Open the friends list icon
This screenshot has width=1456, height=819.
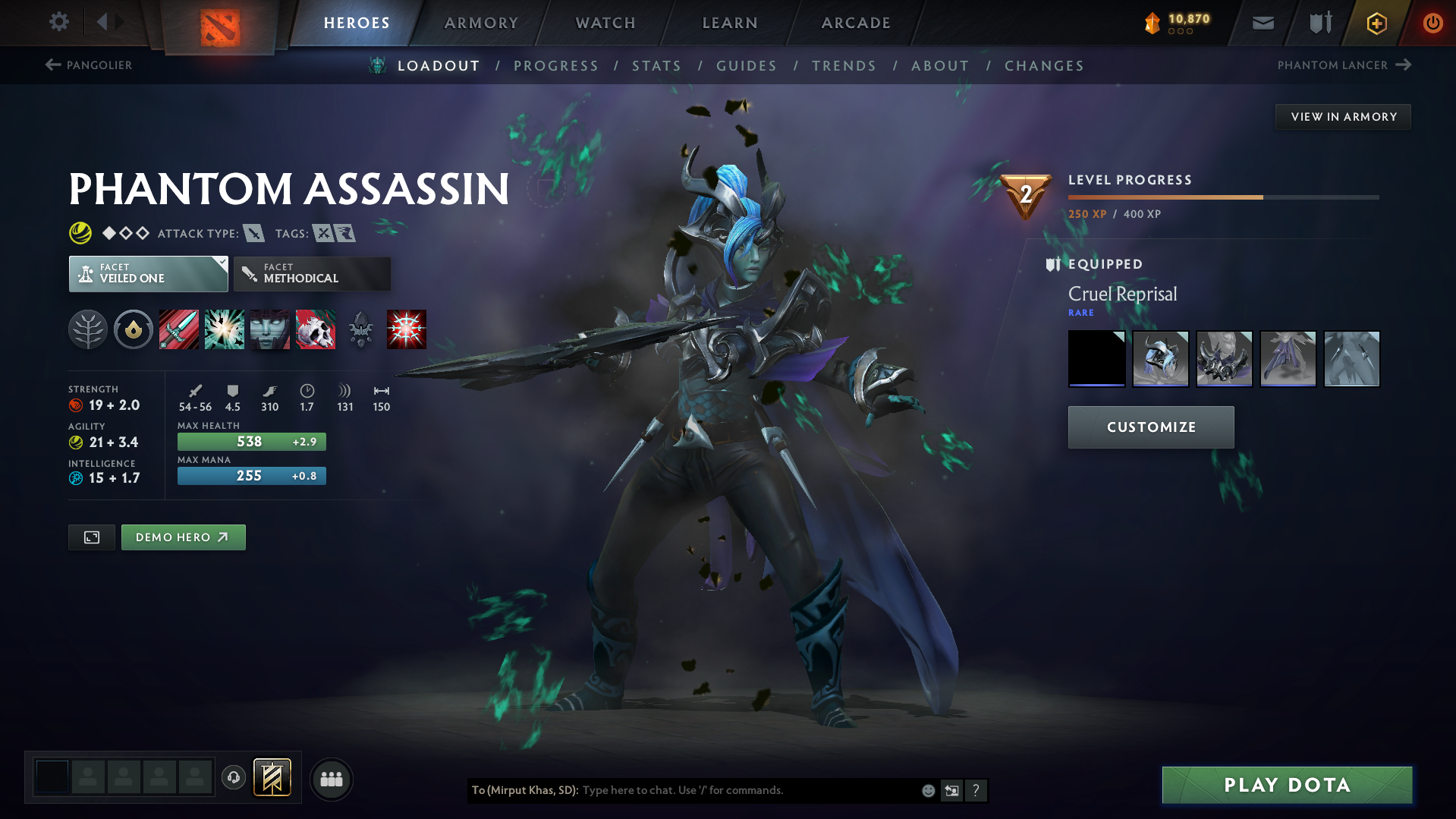[331, 779]
